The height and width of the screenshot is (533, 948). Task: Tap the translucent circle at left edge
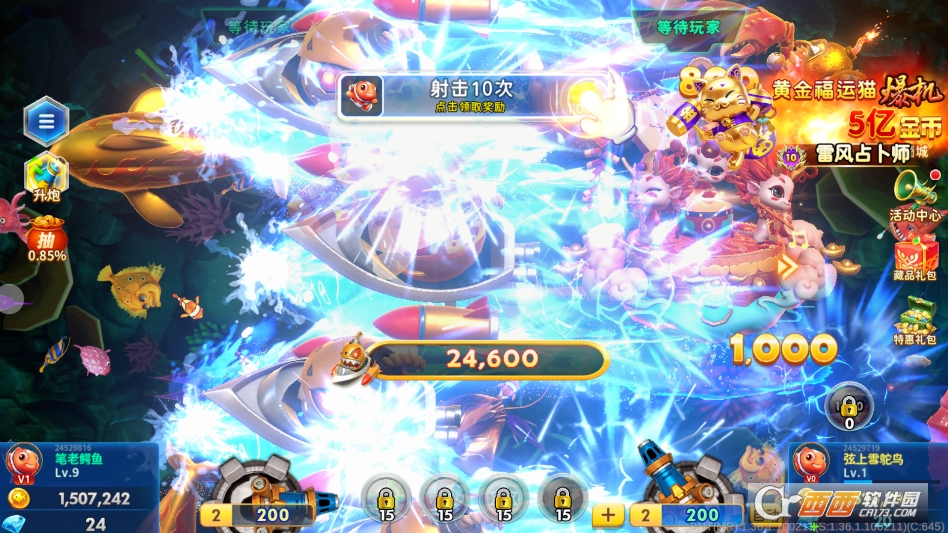click(x=8, y=298)
